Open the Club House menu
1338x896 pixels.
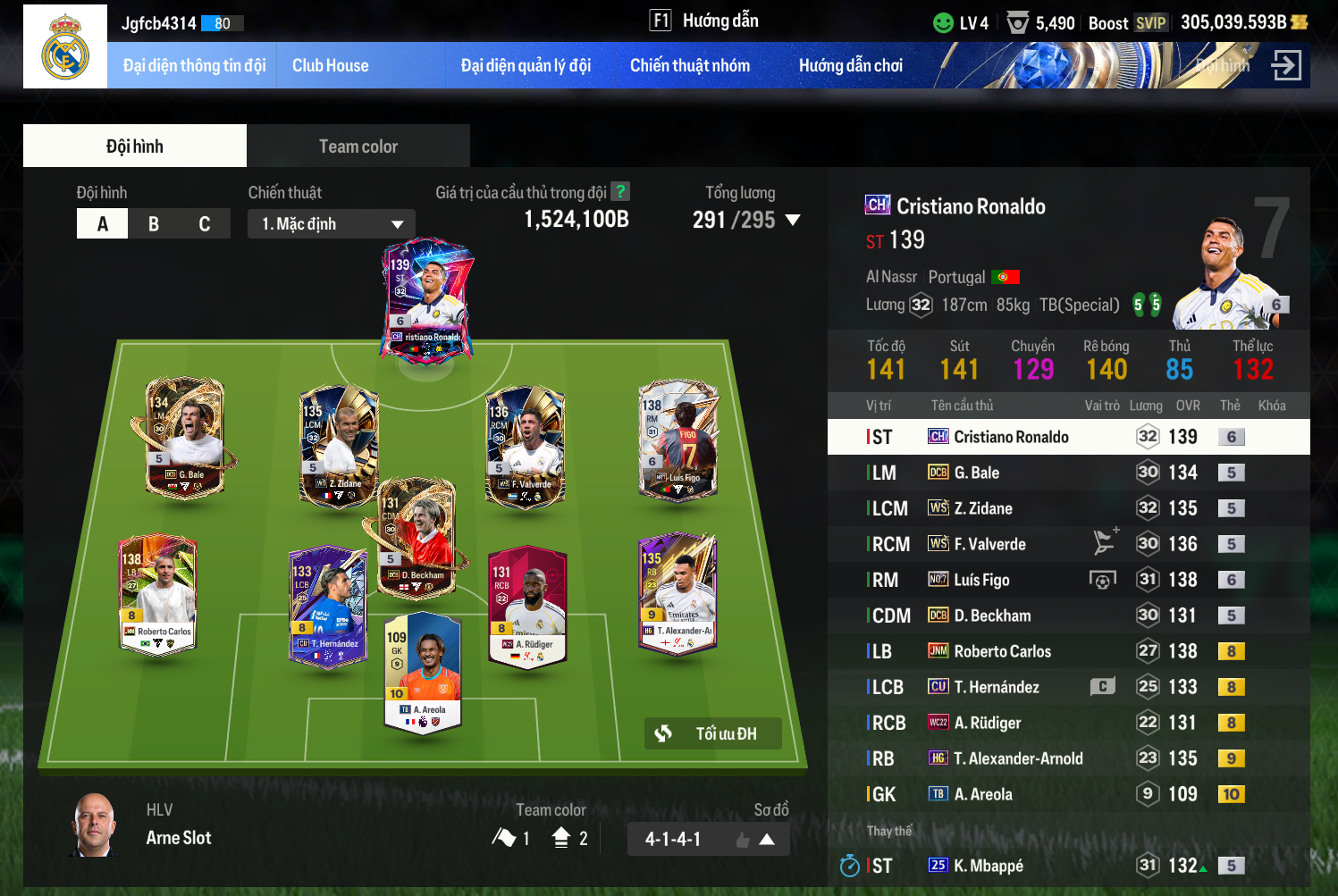coord(330,65)
